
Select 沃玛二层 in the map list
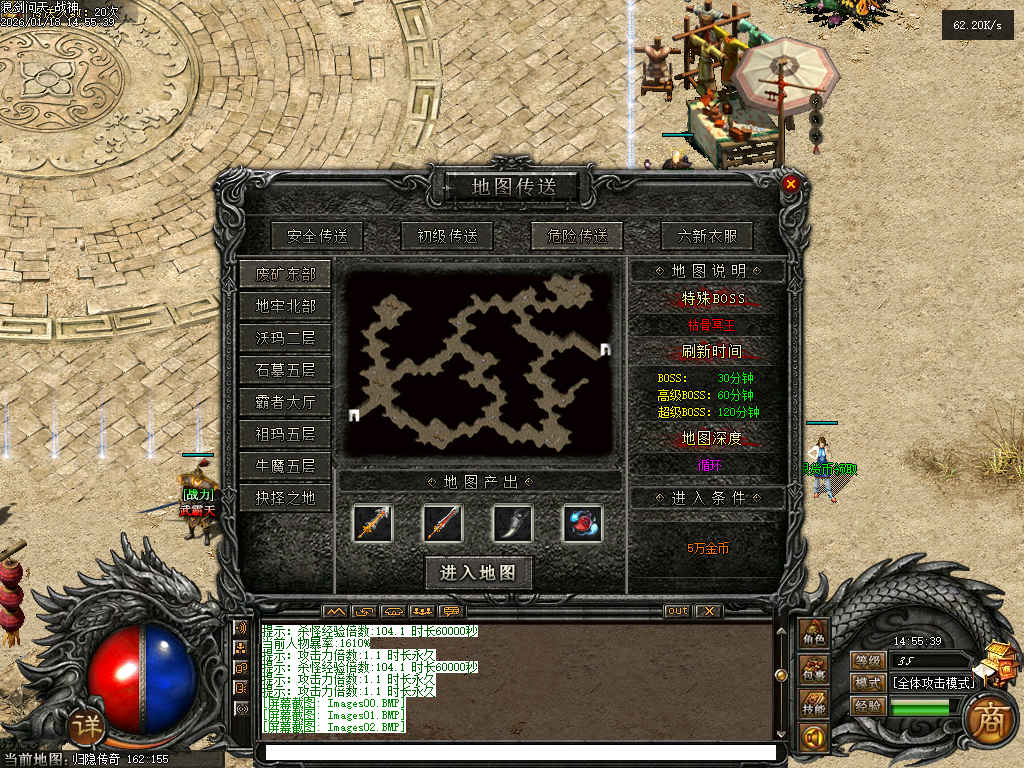point(285,338)
